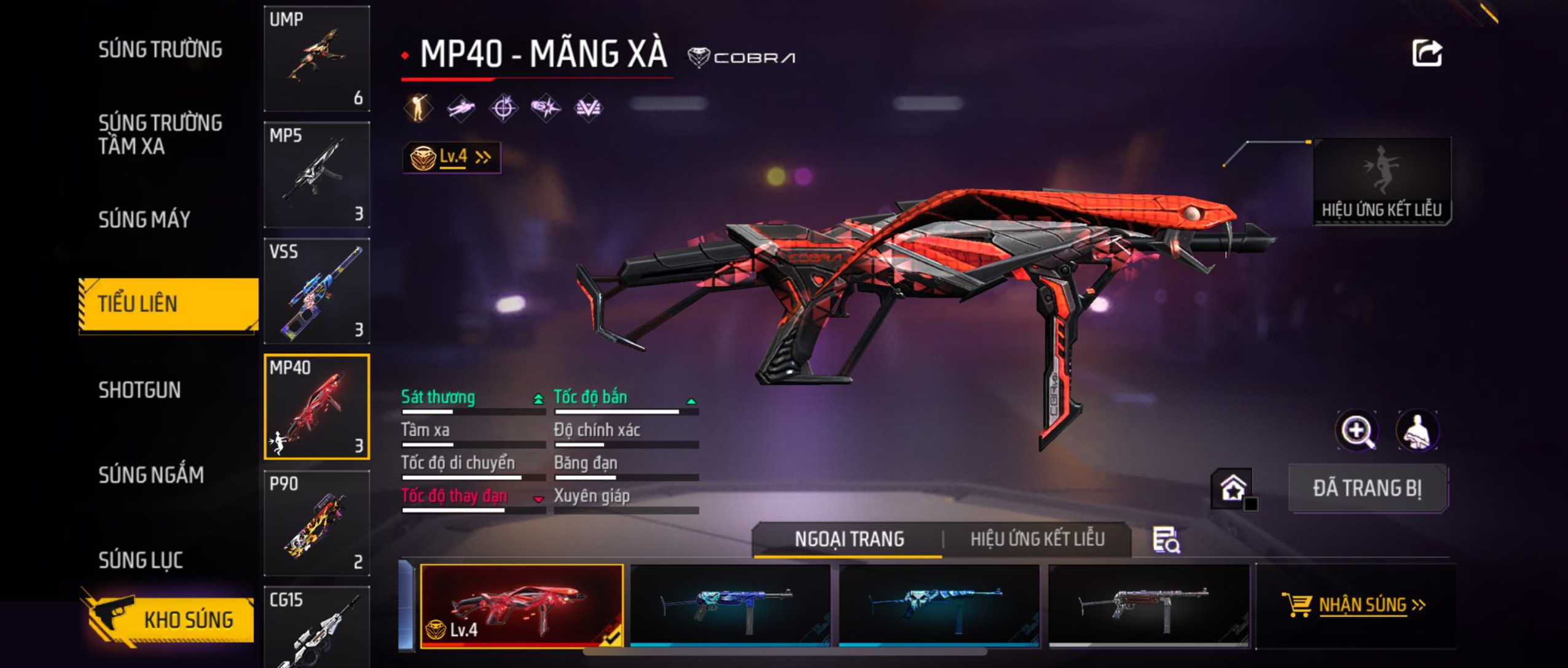Choose the MP5 weapon tile
This screenshot has height=668, width=1568.
click(316, 175)
